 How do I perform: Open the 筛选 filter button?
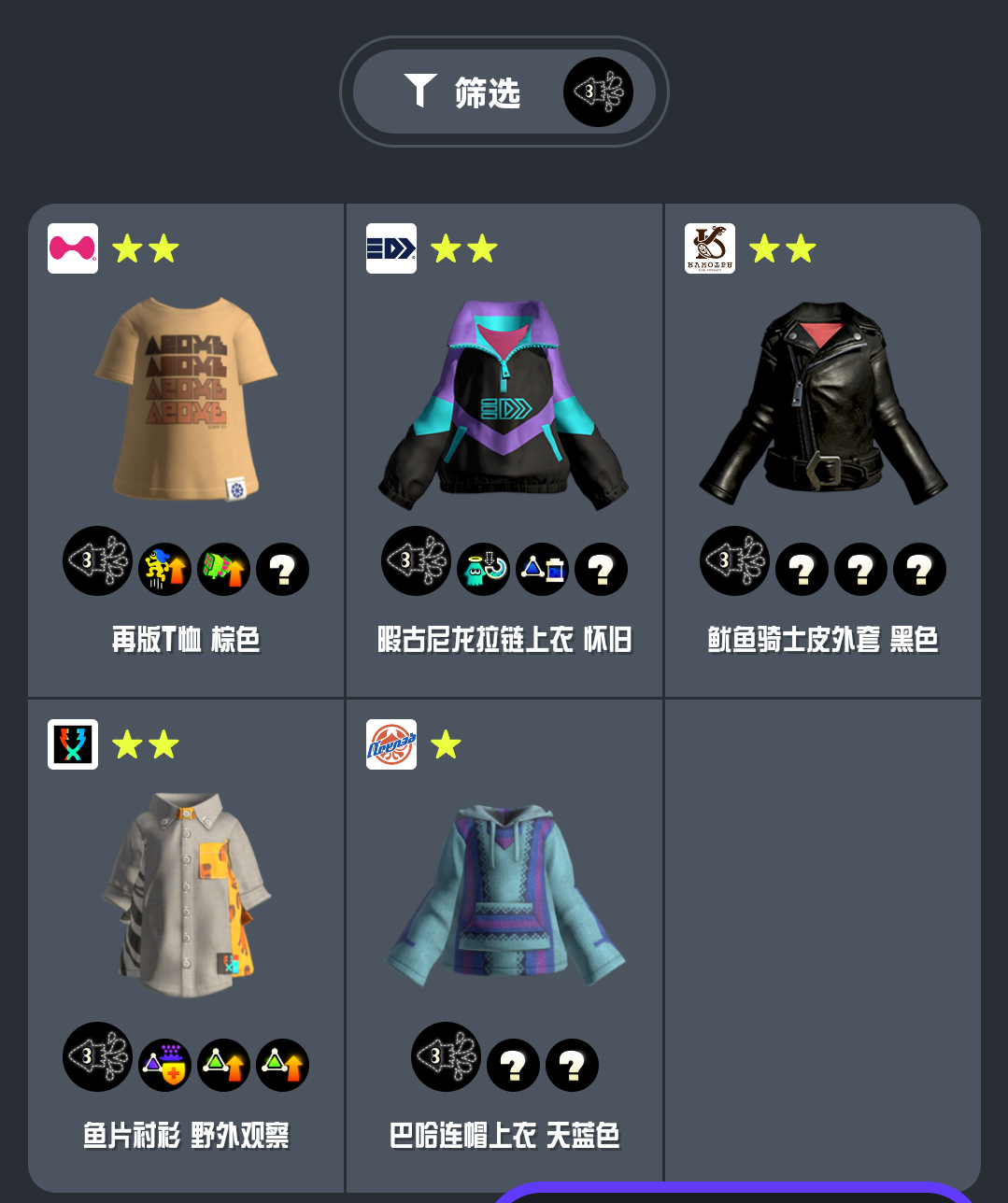[x=504, y=92]
